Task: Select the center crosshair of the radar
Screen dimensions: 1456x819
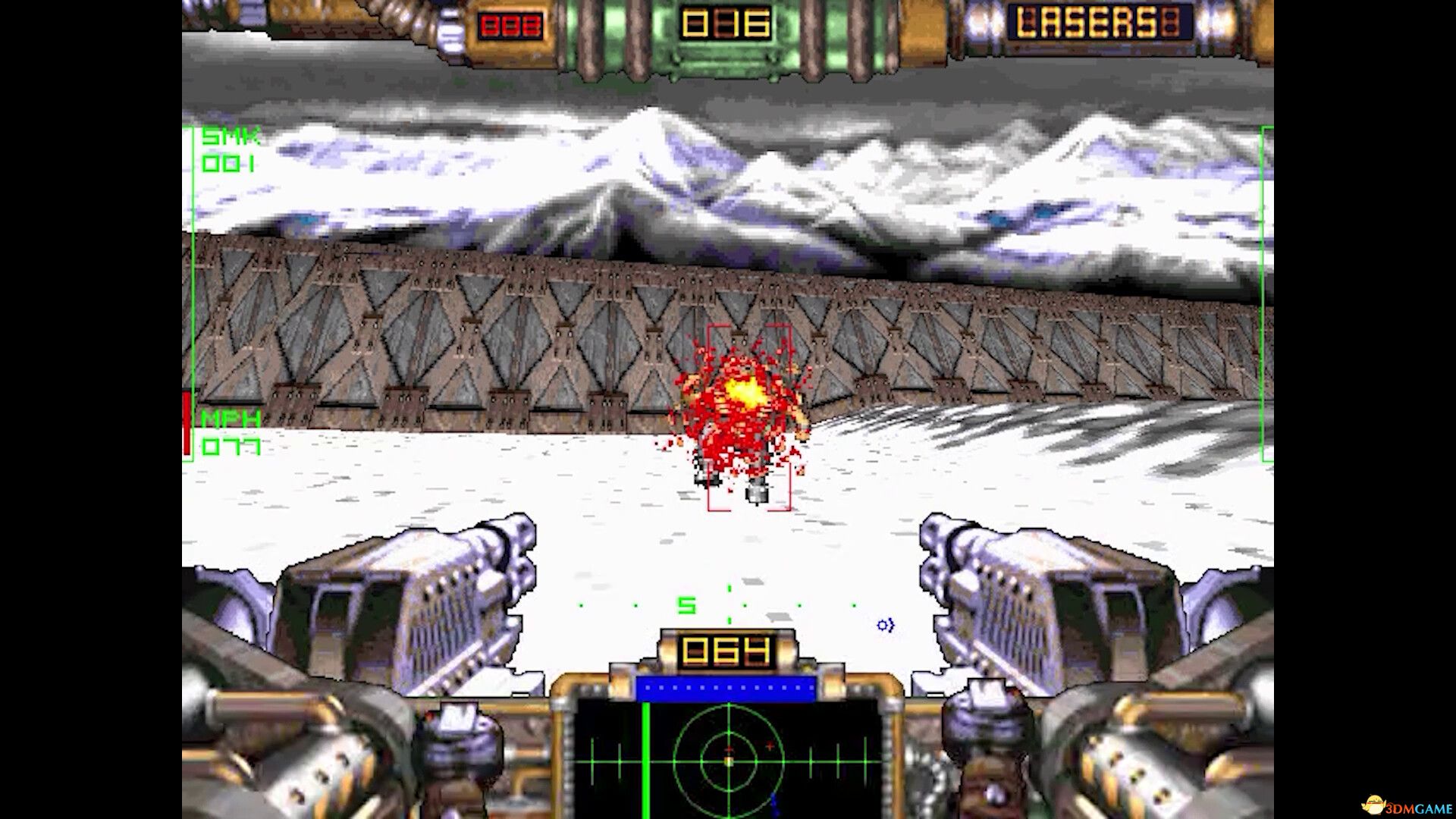Action: click(x=729, y=761)
